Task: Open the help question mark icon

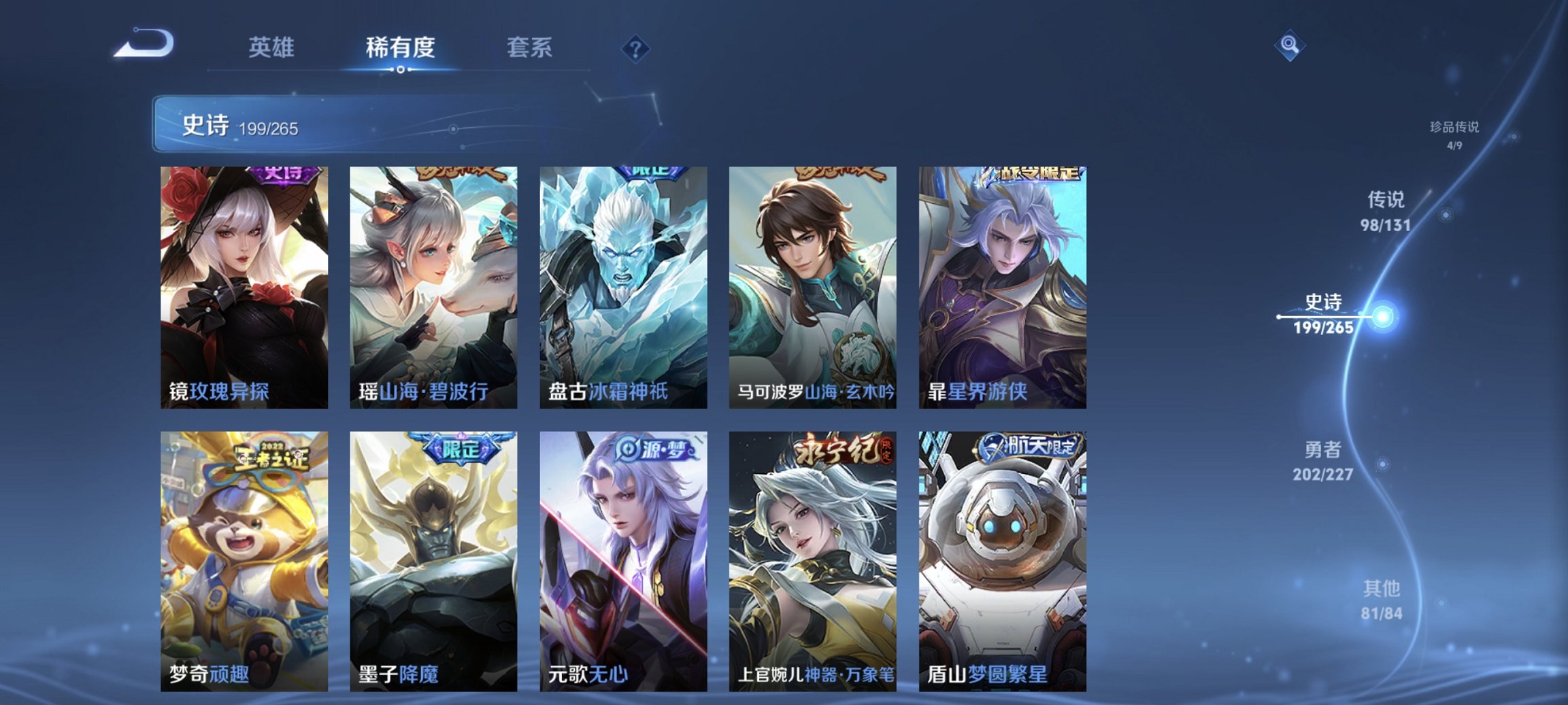Action: coord(634,48)
